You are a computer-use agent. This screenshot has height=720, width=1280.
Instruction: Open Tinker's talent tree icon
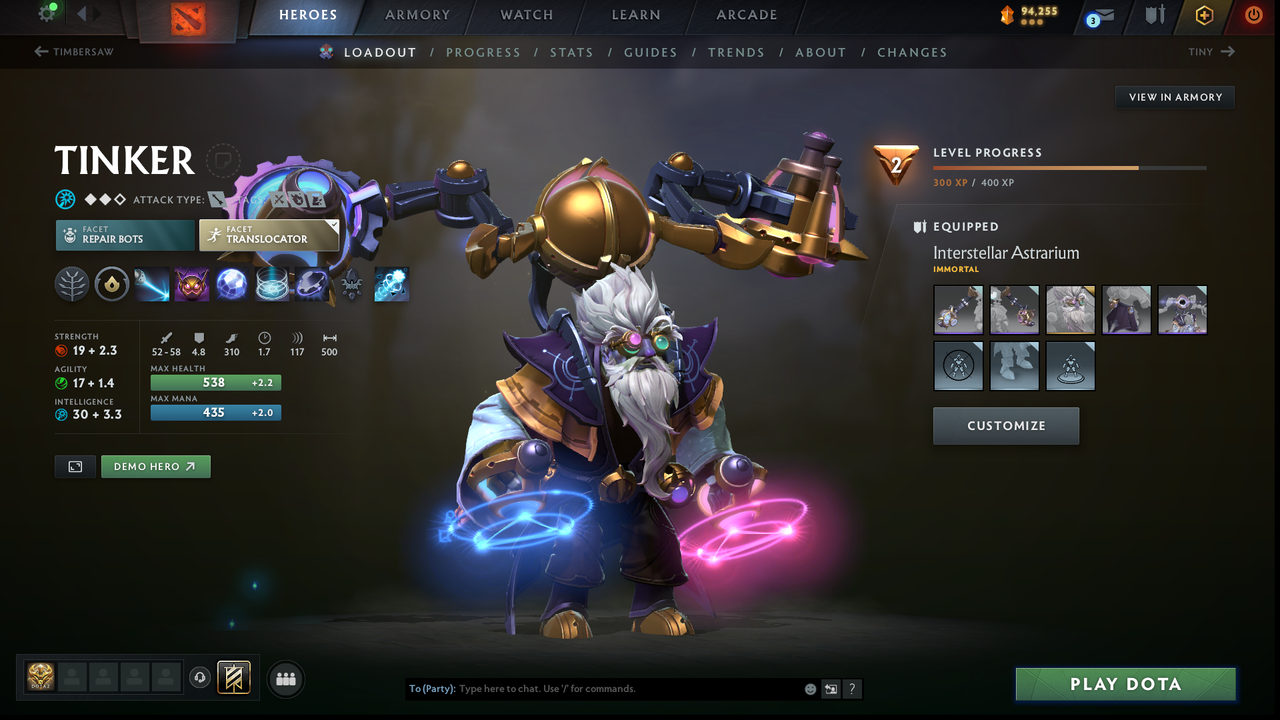pos(72,284)
